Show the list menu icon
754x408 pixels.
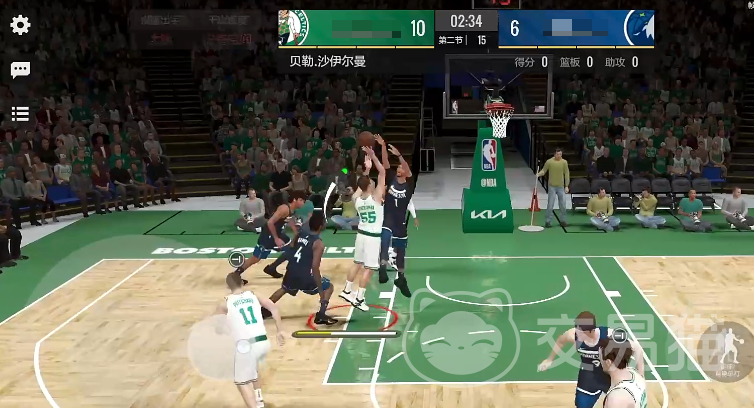point(20,114)
